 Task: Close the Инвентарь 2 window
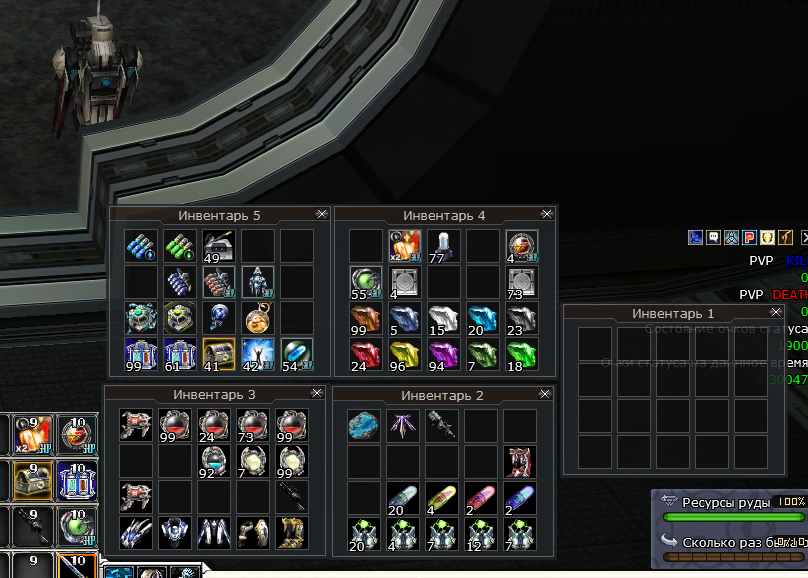coord(546,394)
